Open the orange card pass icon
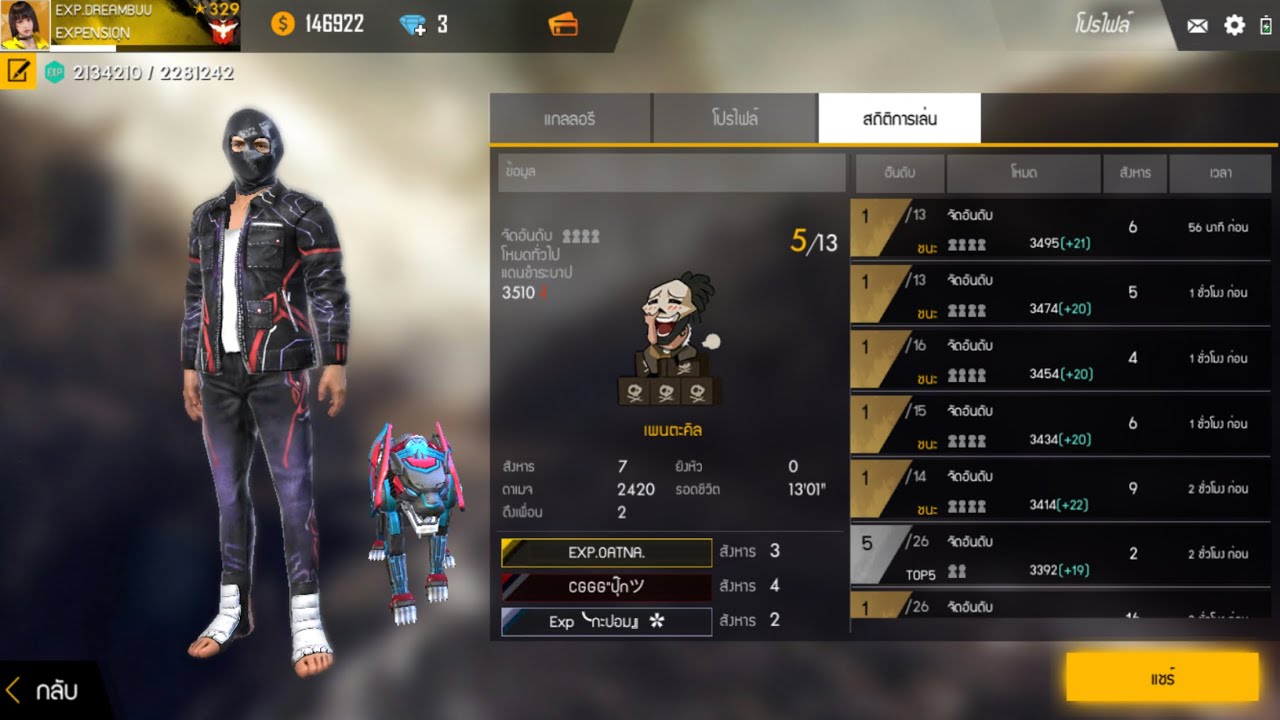1280x720 pixels. pos(563,25)
